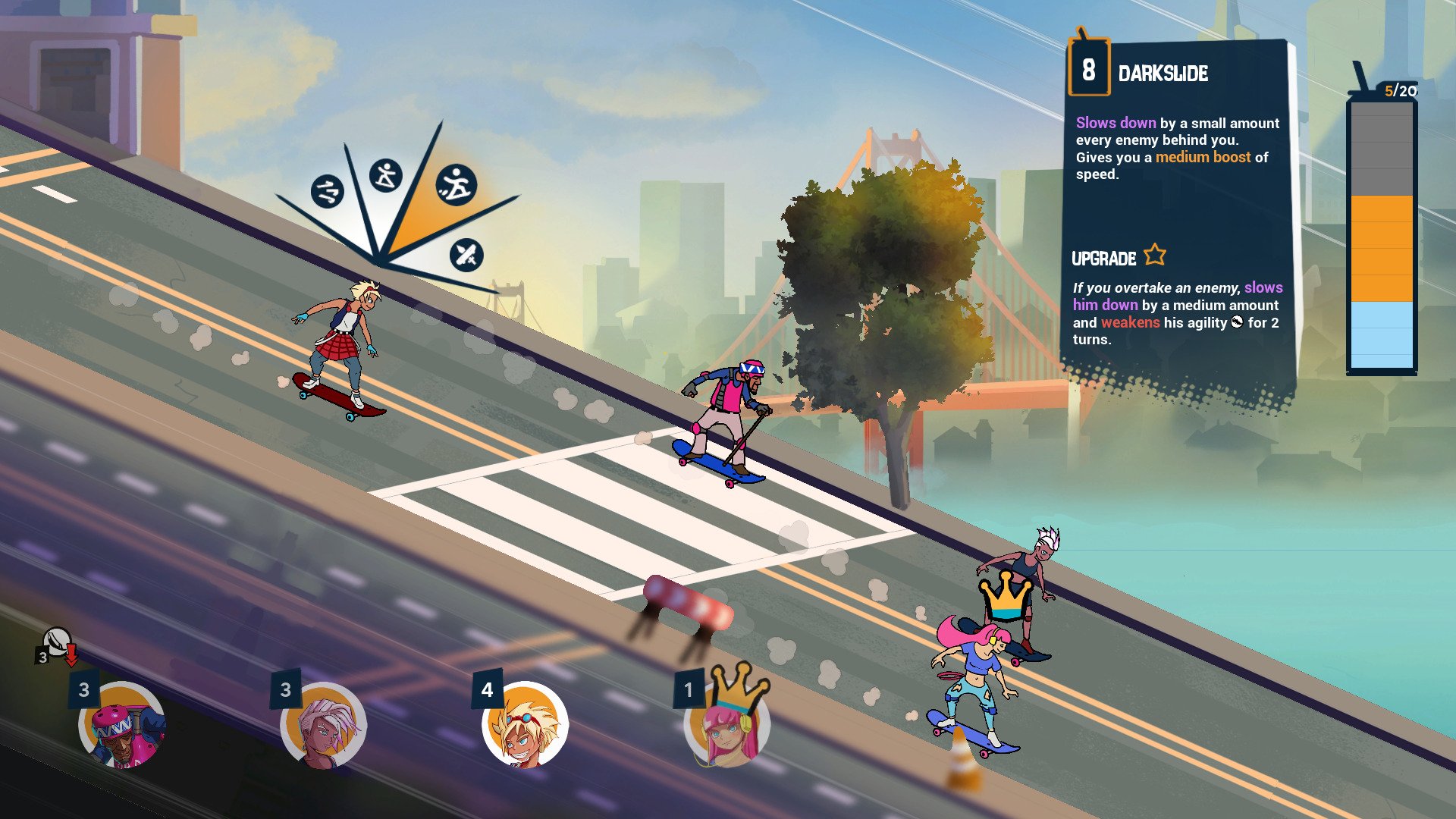Choose the standing skater trick icon
This screenshot has height=819, width=1456.
(x=386, y=176)
